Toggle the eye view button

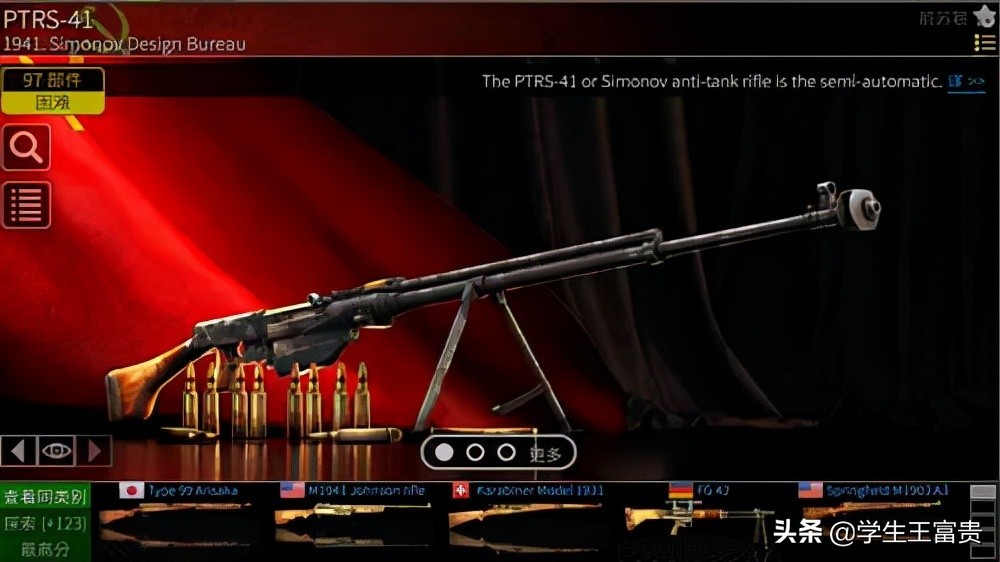[x=57, y=451]
